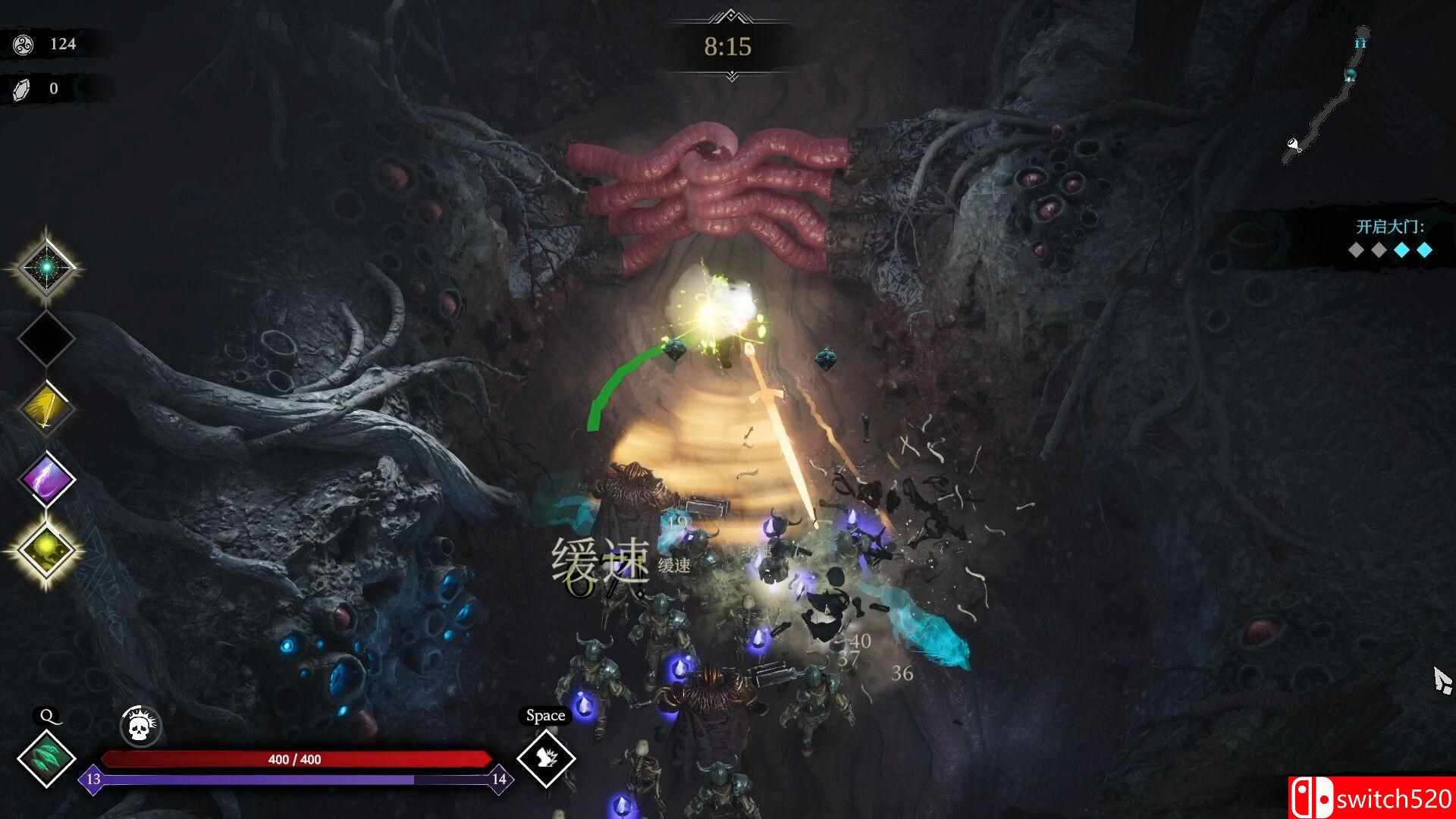Click the first grey diamond under 开启大门
Viewport: 1456px width, 819px height.
click(x=1355, y=249)
